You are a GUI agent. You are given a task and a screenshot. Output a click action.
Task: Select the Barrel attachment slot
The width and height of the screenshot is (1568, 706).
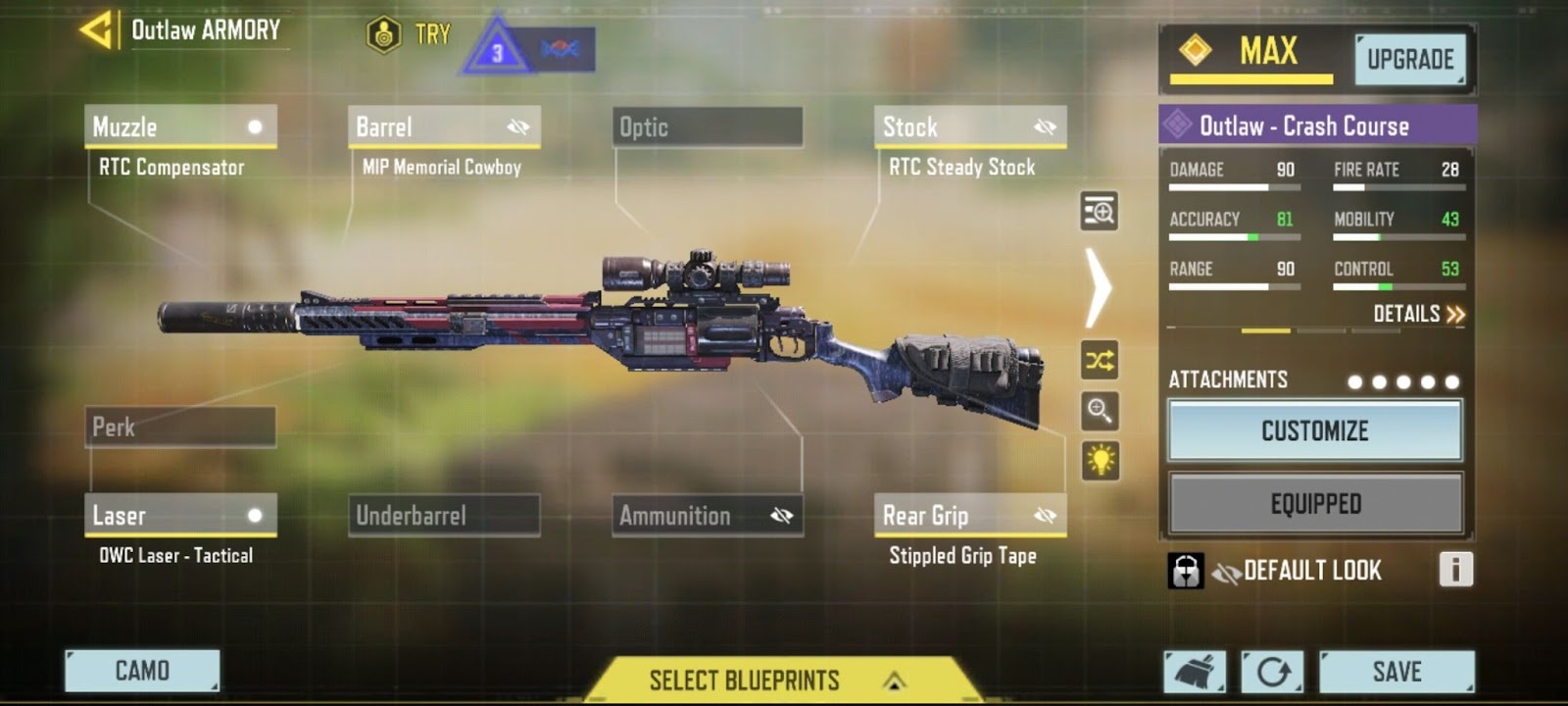443,126
